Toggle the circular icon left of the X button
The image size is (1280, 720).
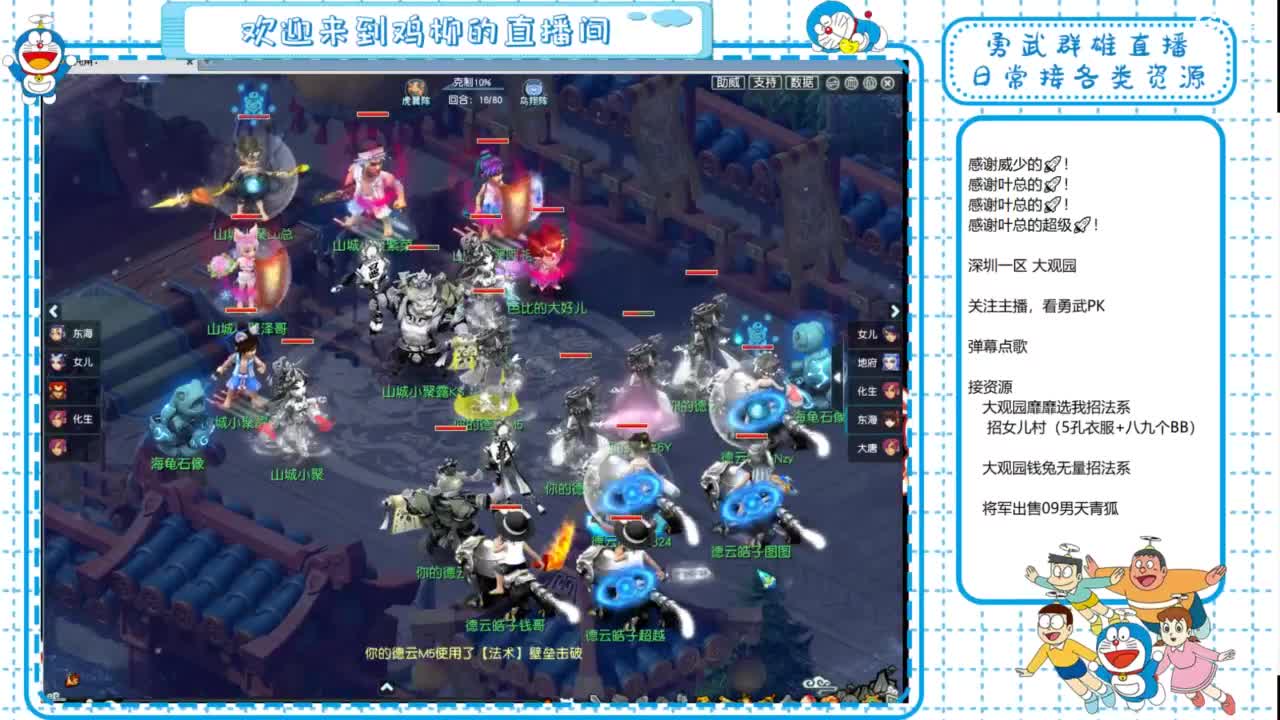tap(869, 85)
